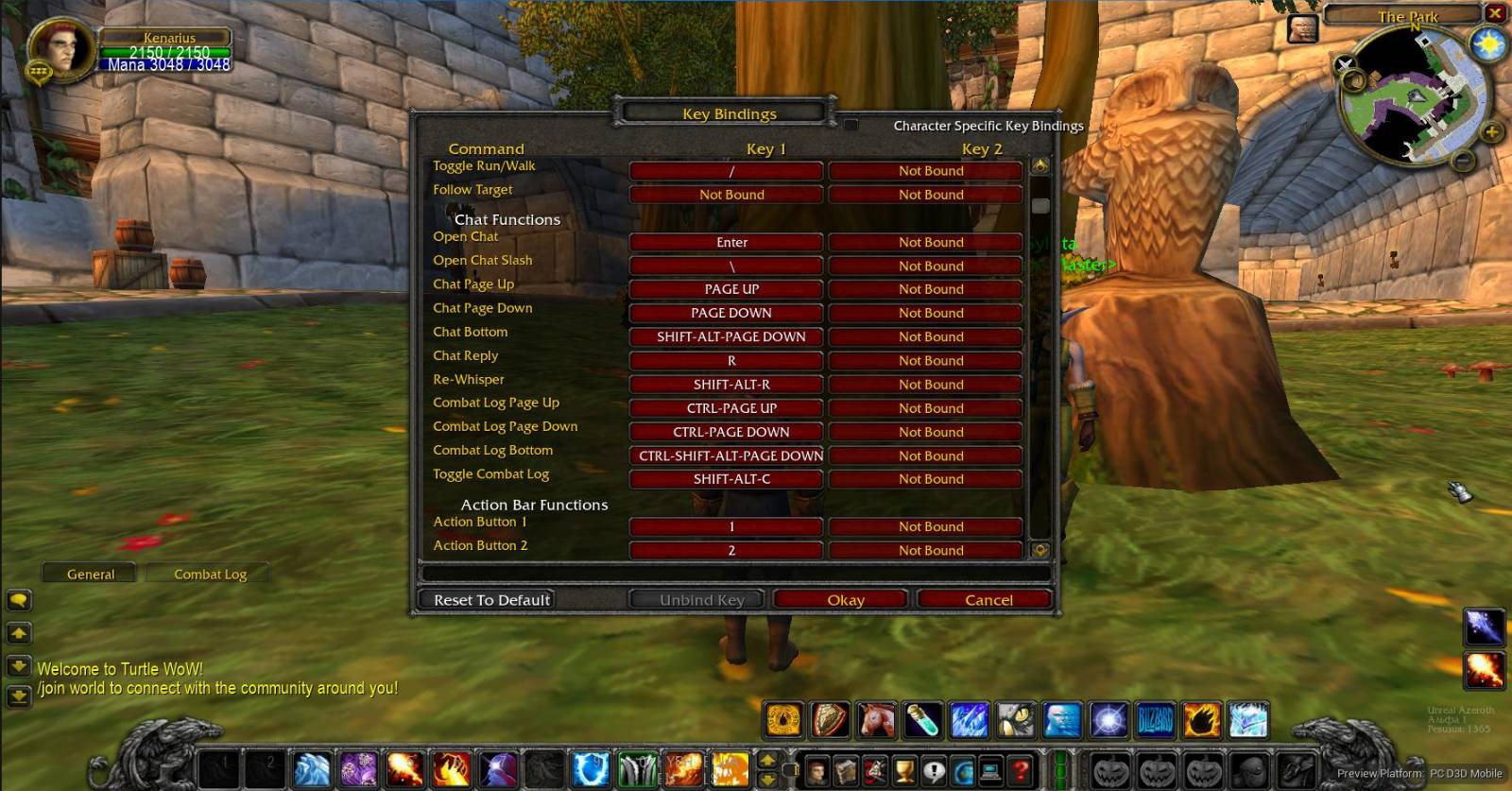1512x791 pixels.
Task: Click the Blizzard logo buff icon
Action: point(1154,720)
